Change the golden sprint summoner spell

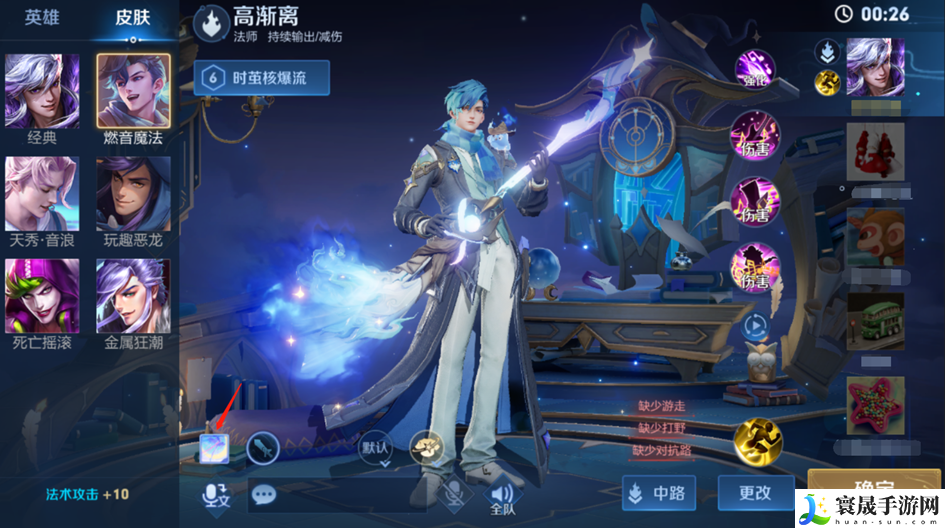point(758,442)
